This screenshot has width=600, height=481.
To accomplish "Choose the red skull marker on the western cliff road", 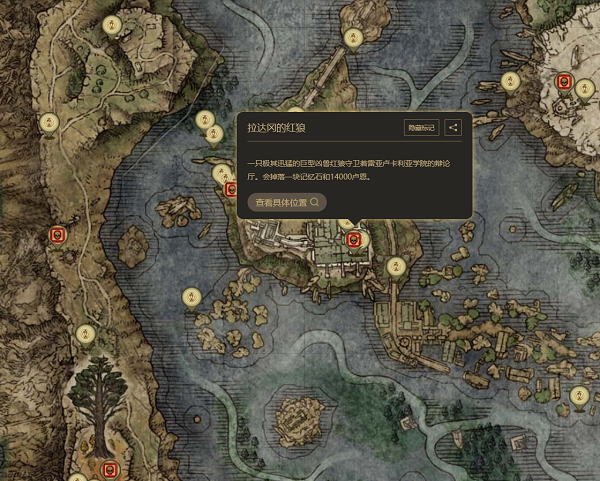I will point(58,235).
